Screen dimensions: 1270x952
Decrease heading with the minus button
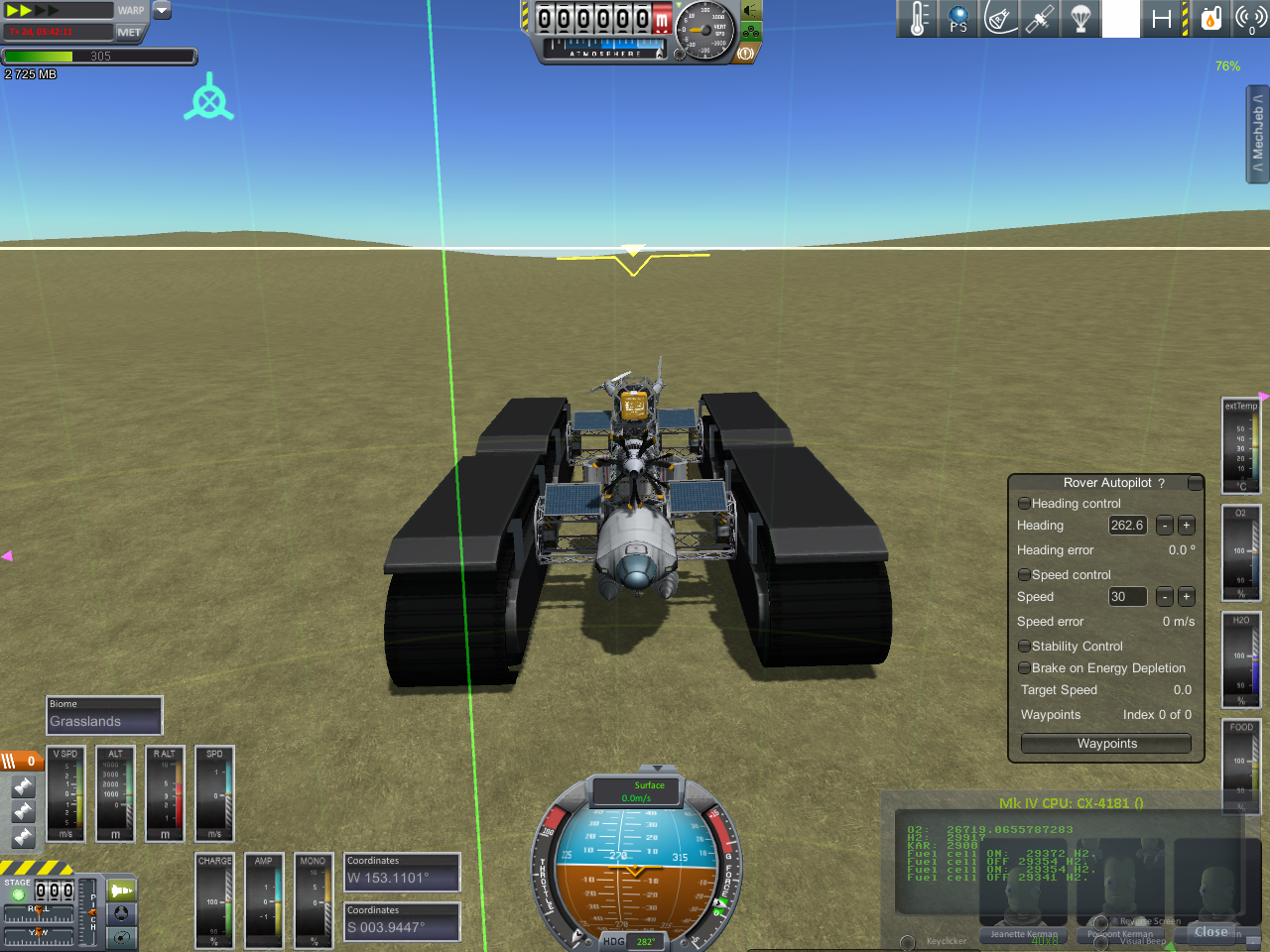[x=1165, y=526]
